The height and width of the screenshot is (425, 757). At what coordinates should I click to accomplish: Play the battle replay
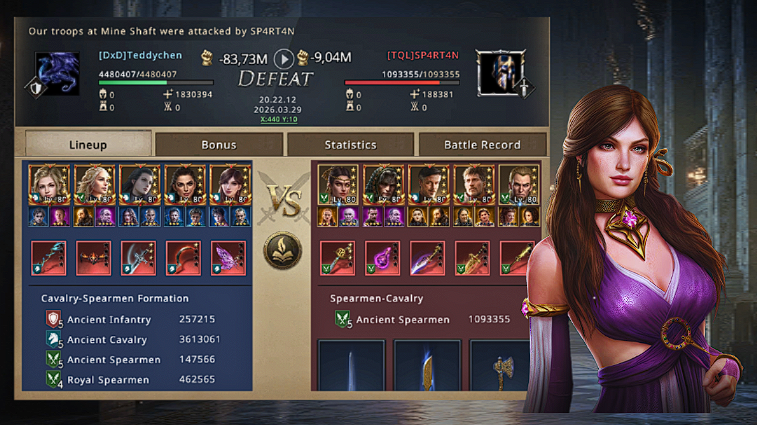[x=285, y=58]
